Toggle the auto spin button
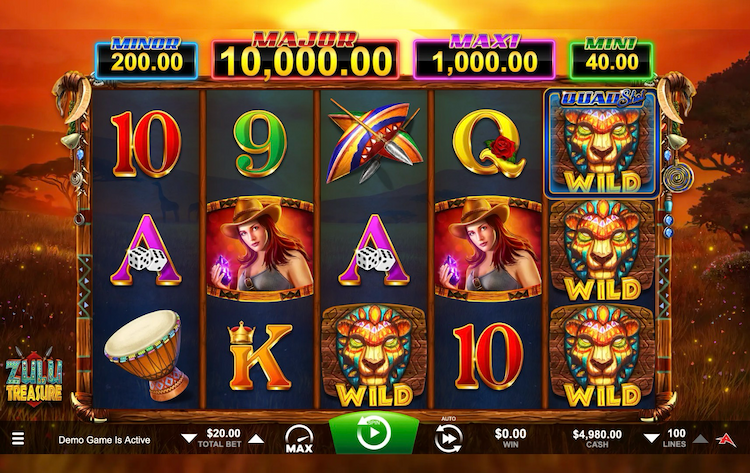 (x=448, y=437)
